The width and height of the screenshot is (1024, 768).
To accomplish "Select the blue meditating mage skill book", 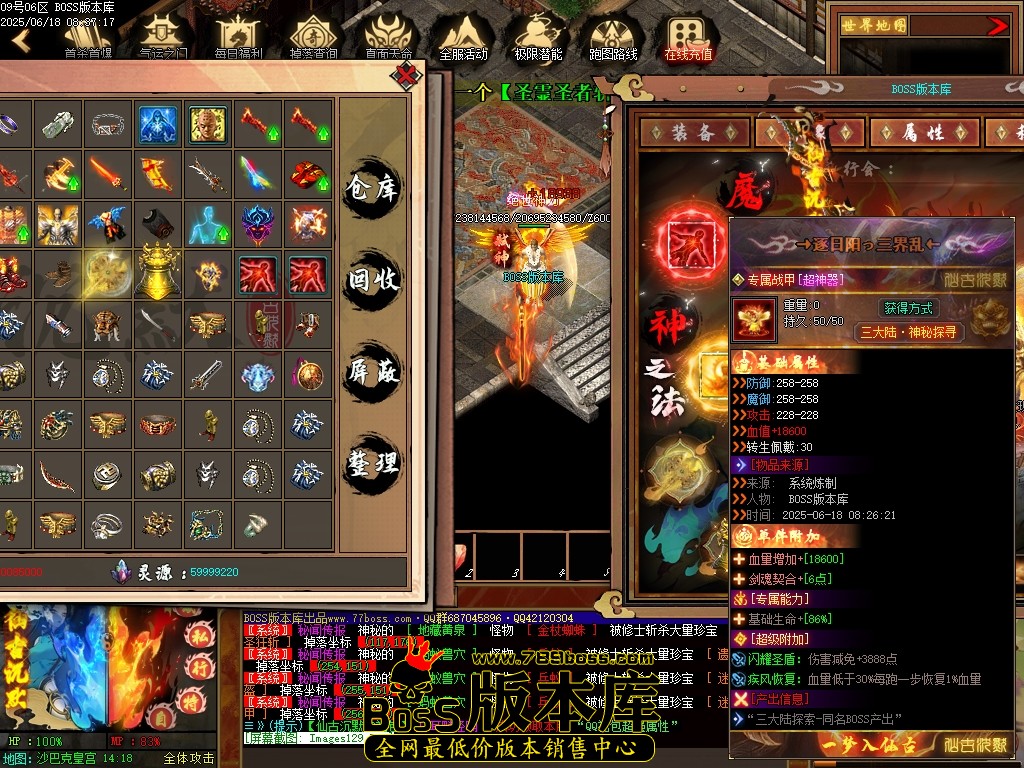I will 158,125.
